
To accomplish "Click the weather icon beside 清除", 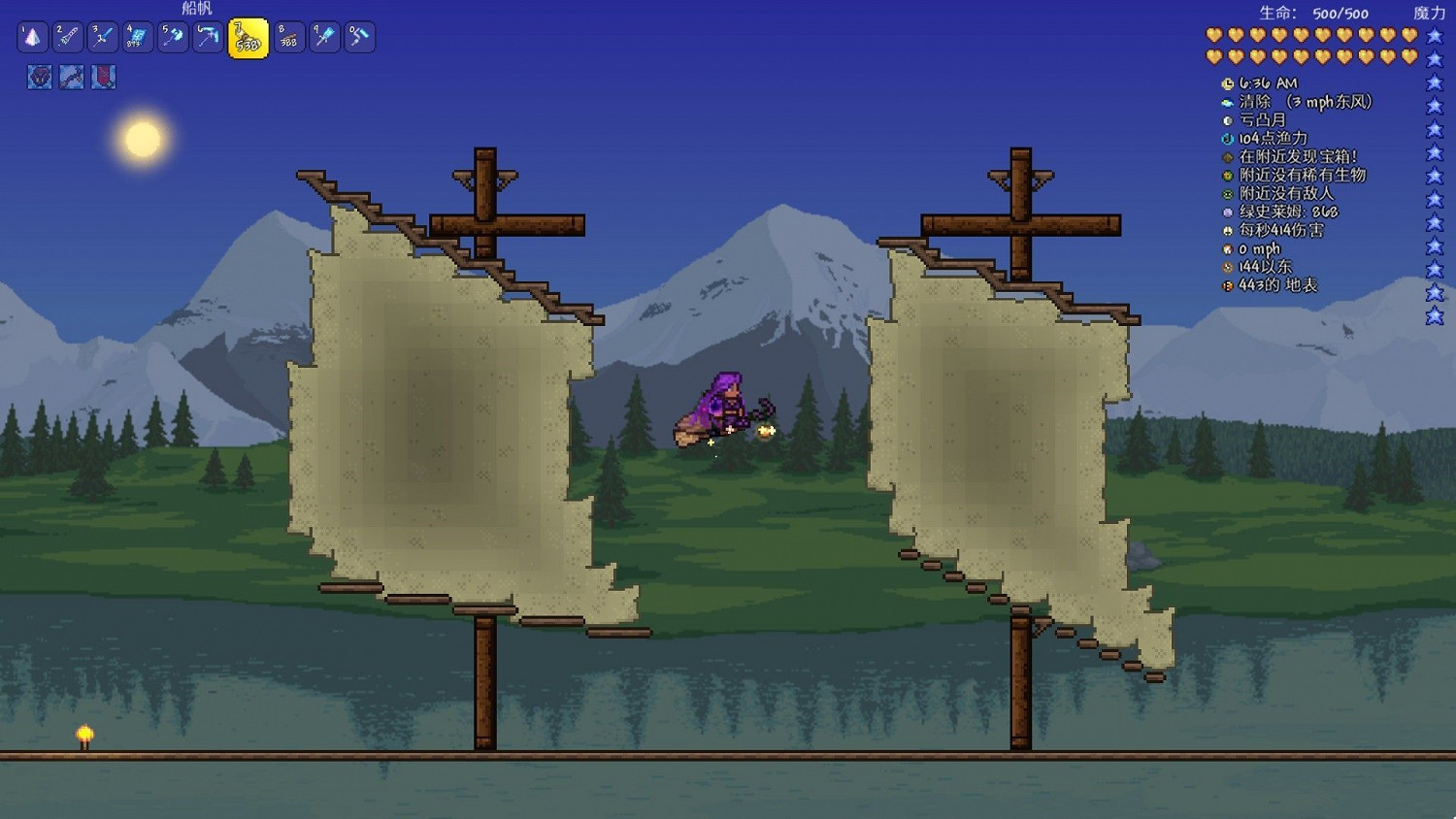I will pyautogui.click(x=1228, y=101).
